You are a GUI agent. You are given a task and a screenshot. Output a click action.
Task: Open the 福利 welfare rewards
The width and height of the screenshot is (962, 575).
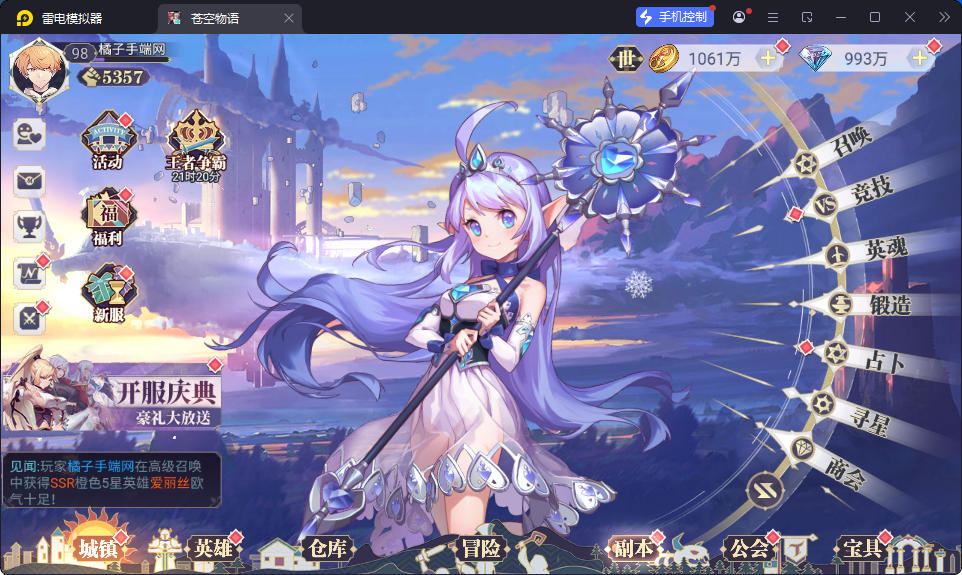point(107,218)
